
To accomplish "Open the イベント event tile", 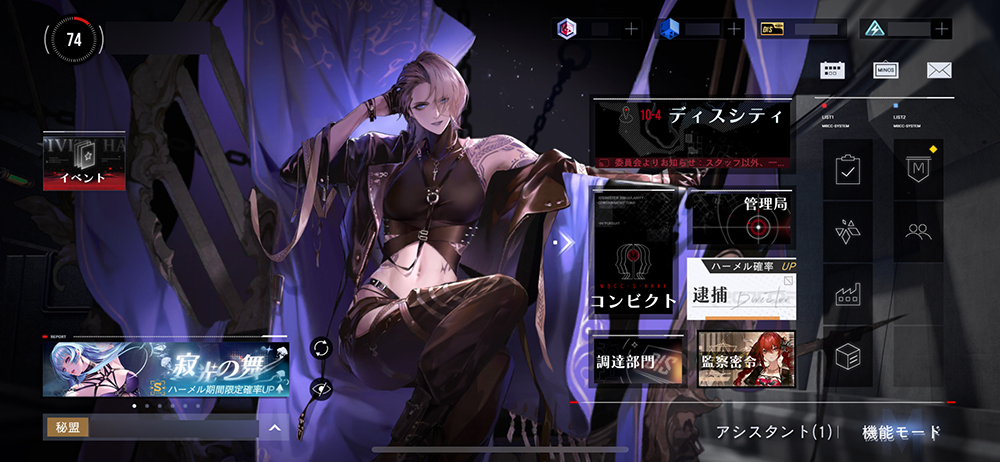I will pos(83,161).
